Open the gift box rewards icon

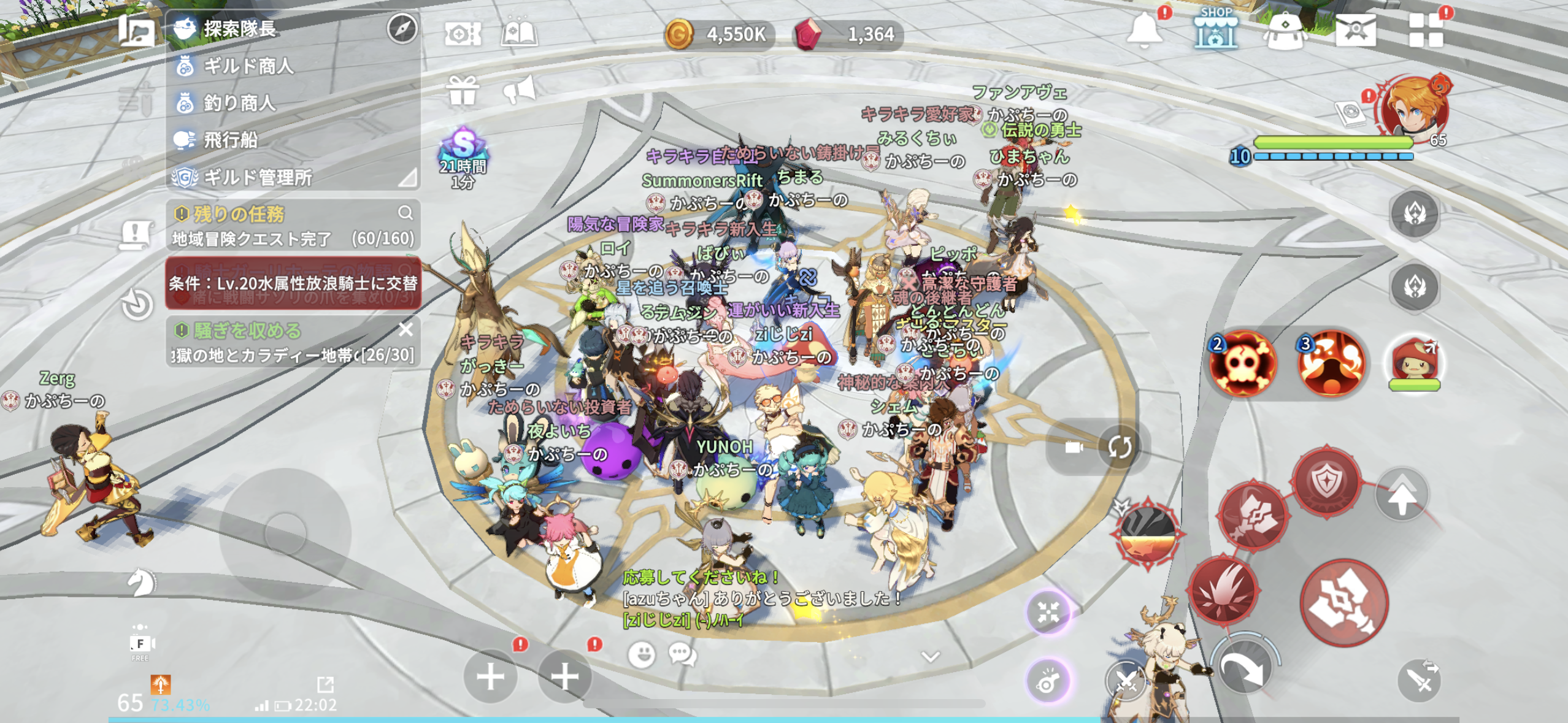coord(463,91)
